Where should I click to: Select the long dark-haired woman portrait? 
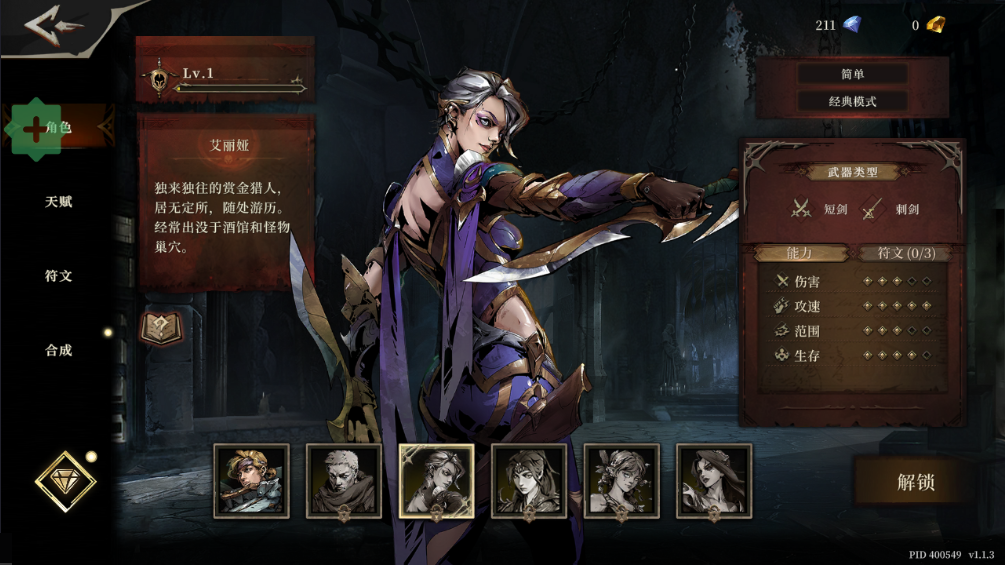tap(714, 481)
